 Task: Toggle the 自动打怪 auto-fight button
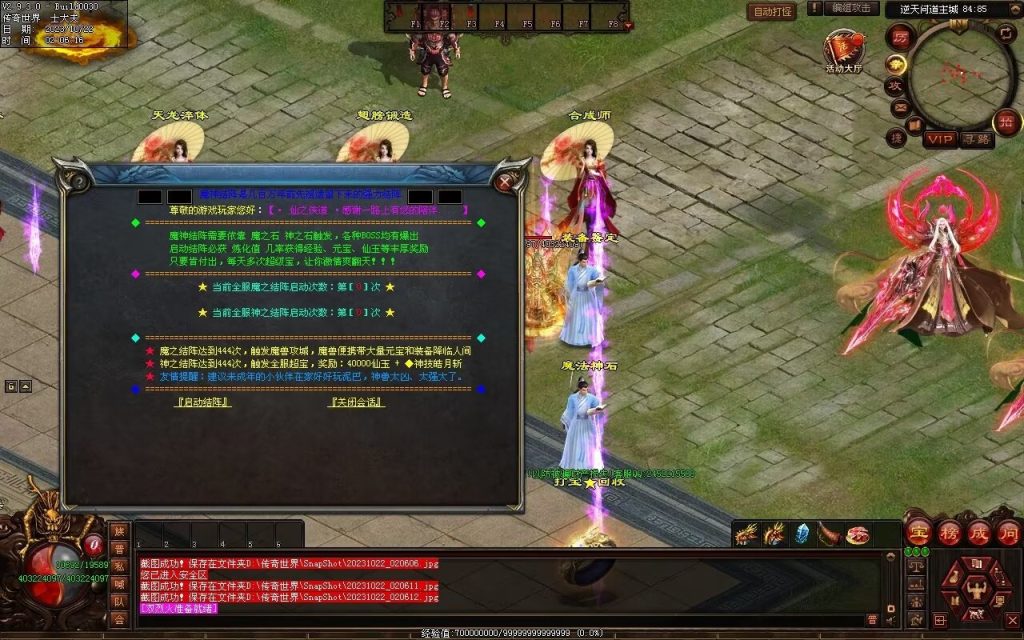click(x=772, y=11)
